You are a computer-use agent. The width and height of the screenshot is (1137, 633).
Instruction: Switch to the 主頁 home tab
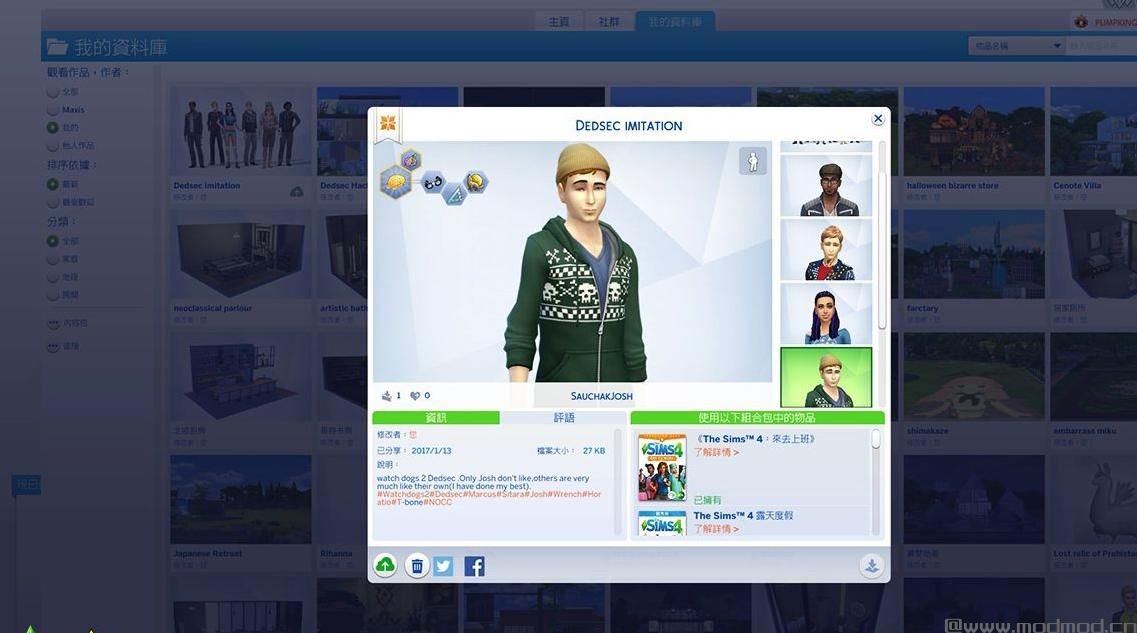[558, 22]
